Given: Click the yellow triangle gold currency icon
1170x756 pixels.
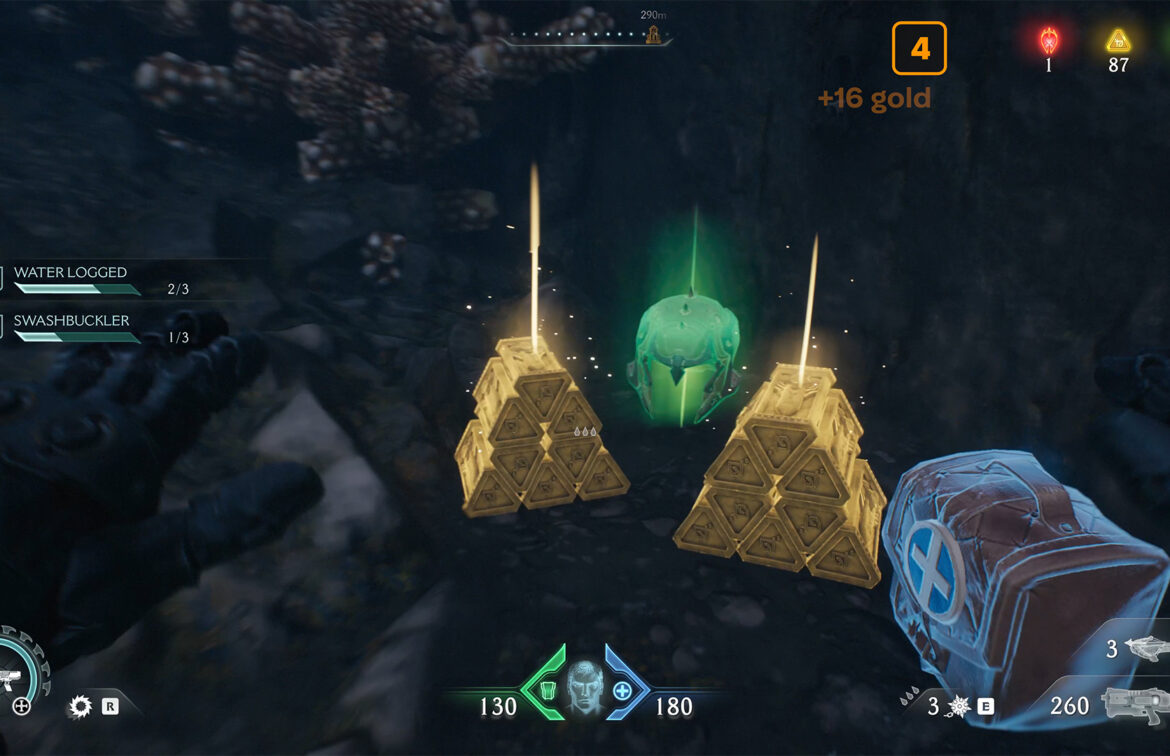Looking at the screenshot, I should click(1118, 41).
